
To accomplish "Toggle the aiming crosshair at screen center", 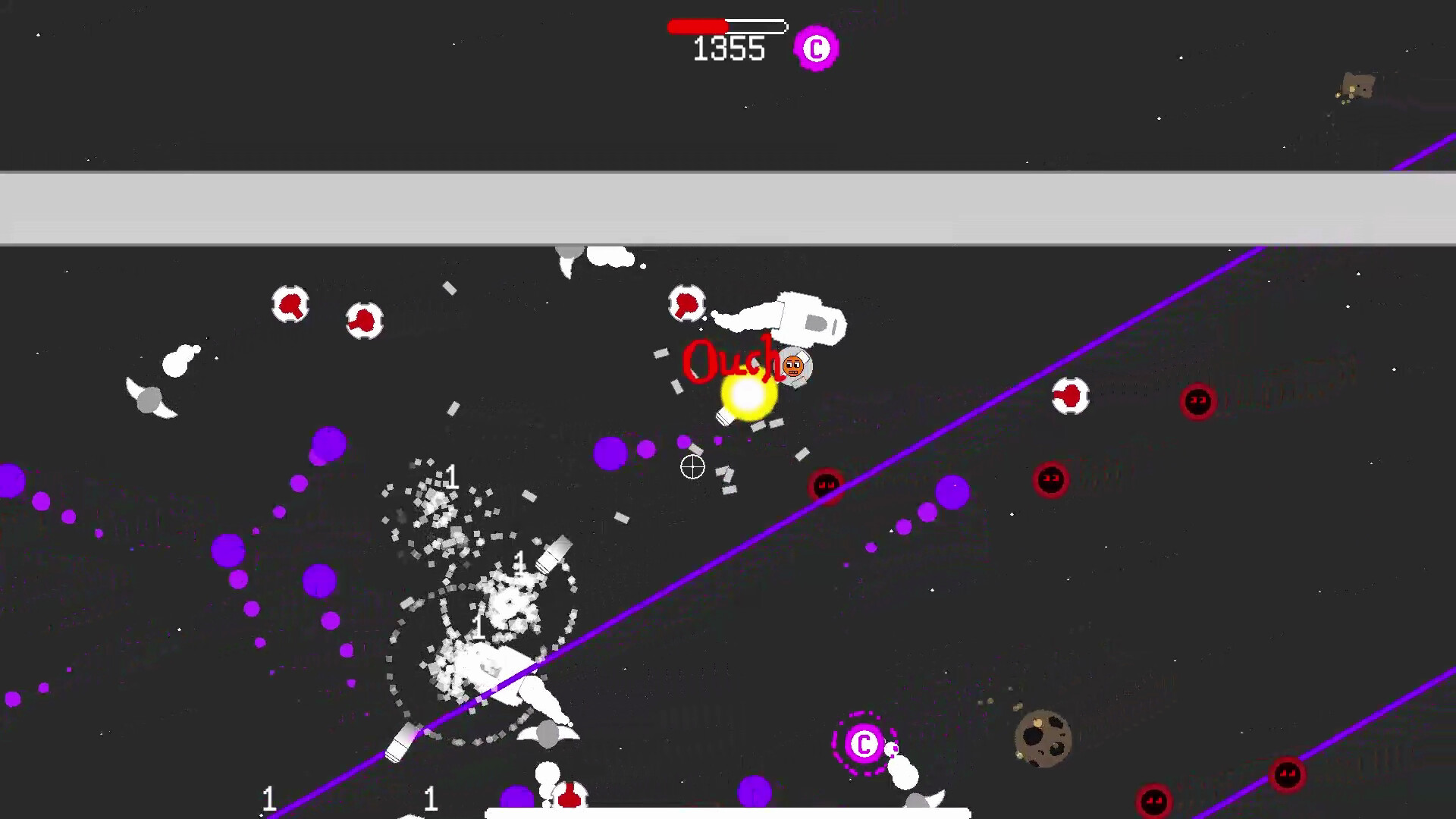I will pyautogui.click(x=692, y=467).
